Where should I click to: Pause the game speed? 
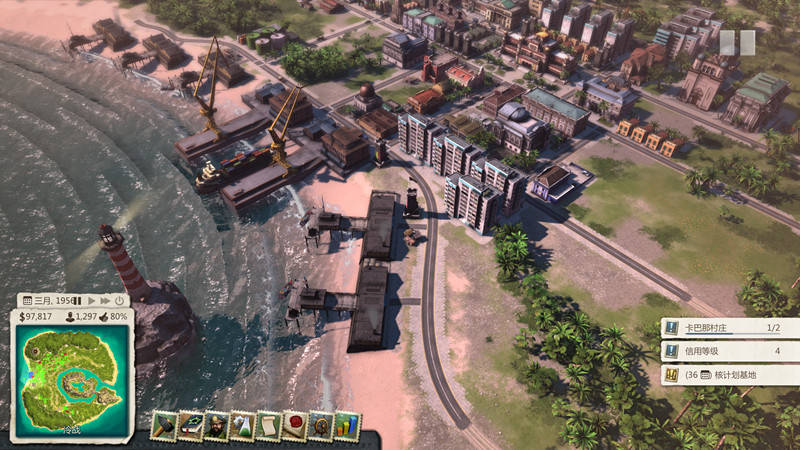tap(77, 300)
